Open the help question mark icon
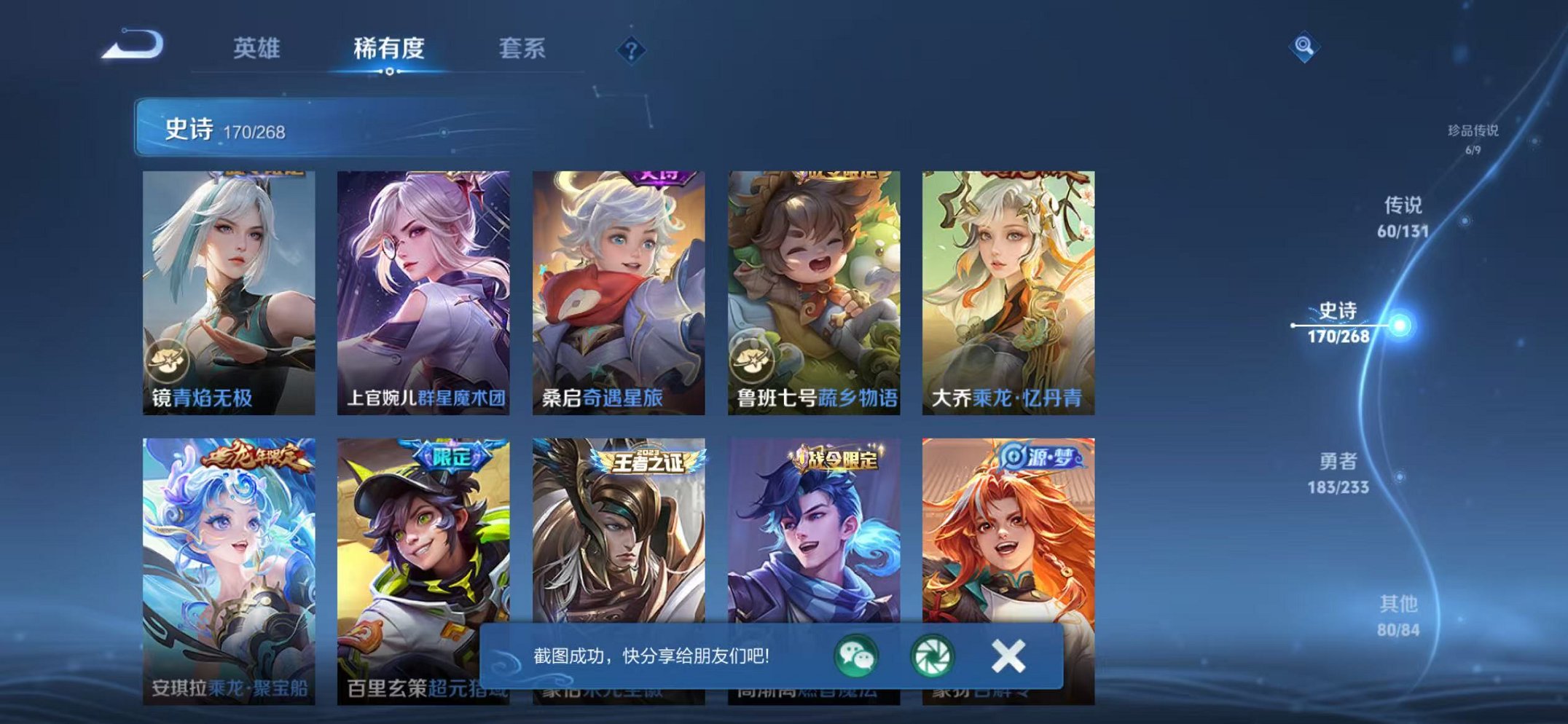Screen dimensions: 1568x724 [x=633, y=49]
